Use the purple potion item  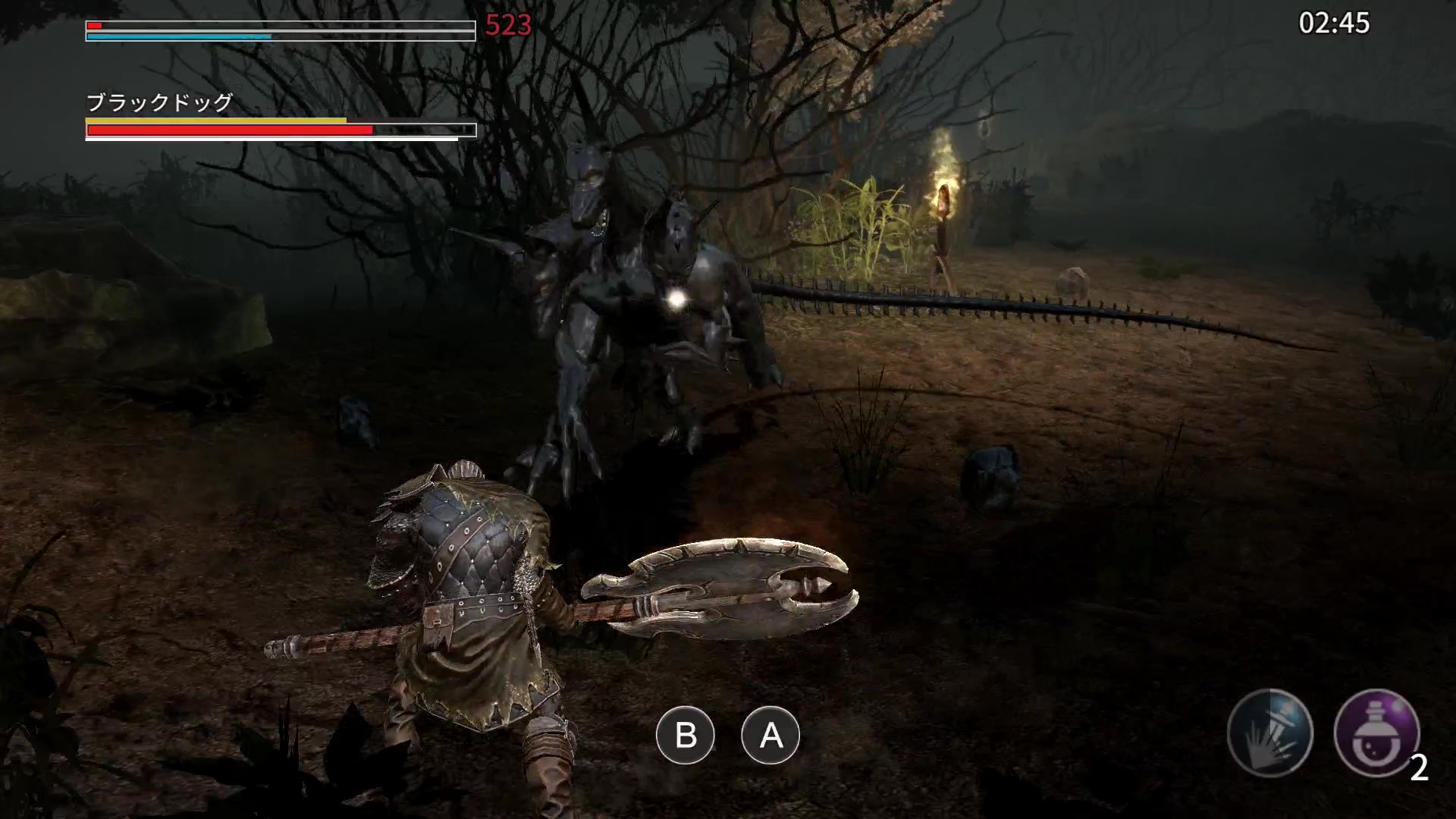(x=1376, y=732)
